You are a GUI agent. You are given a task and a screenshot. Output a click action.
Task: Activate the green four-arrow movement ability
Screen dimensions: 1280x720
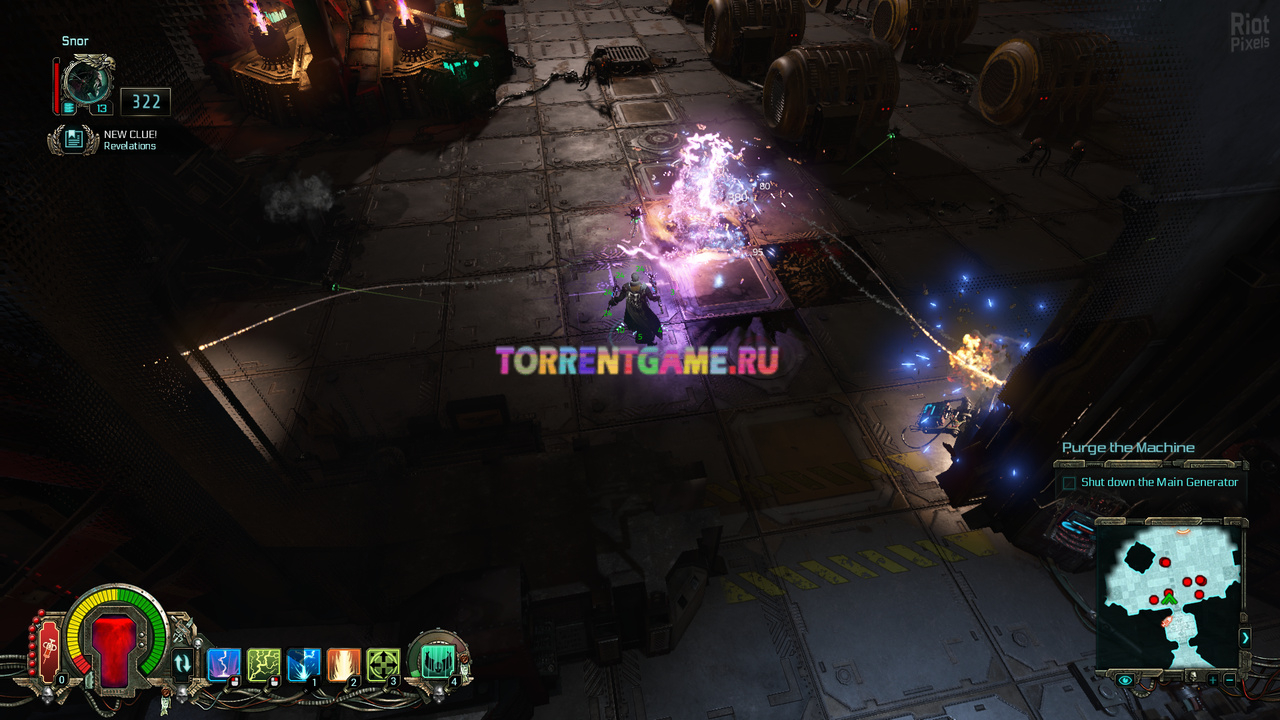click(383, 664)
